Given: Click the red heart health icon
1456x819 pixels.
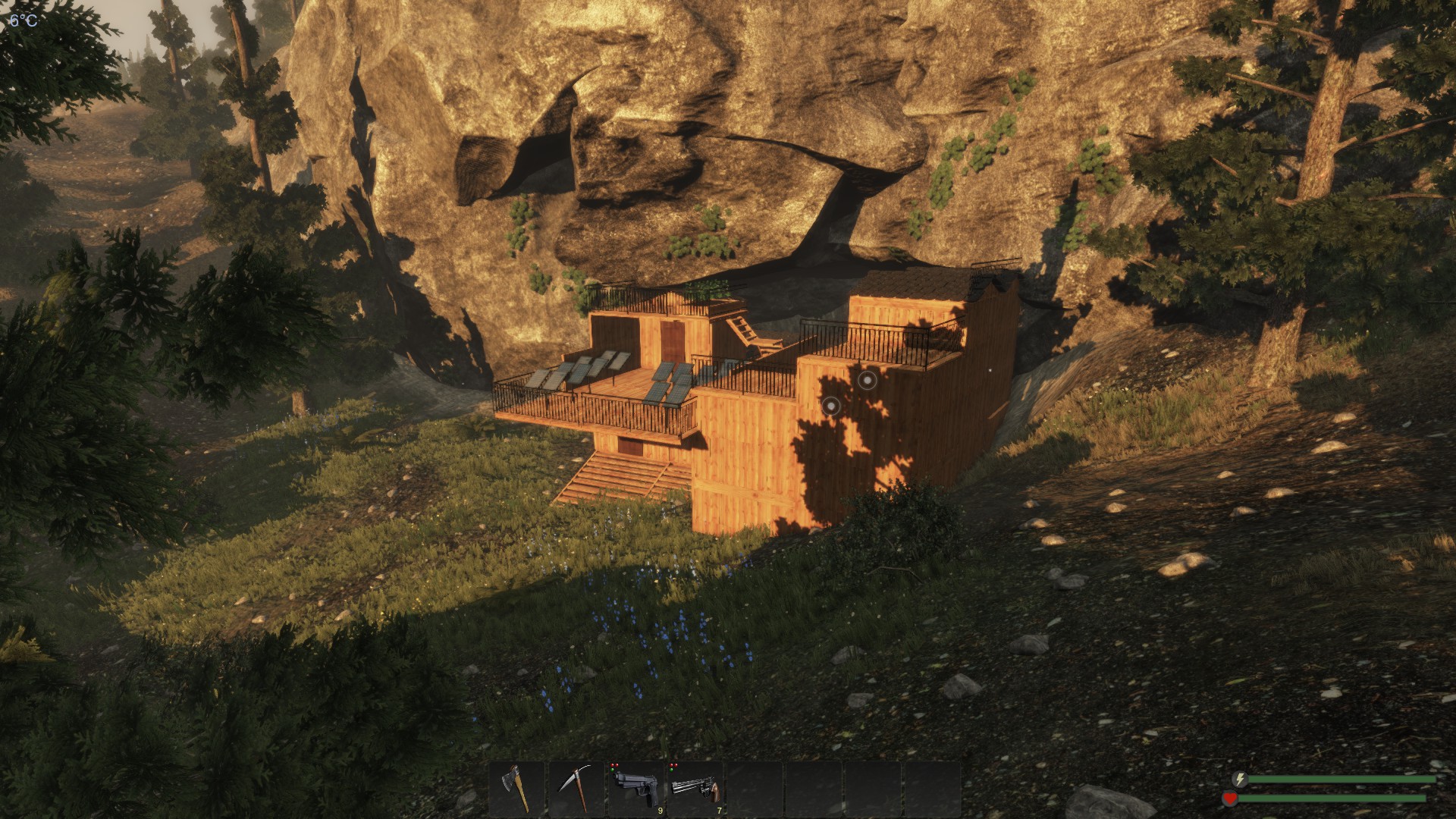Looking at the screenshot, I should pyautogui.click(x=1230, y=798).
